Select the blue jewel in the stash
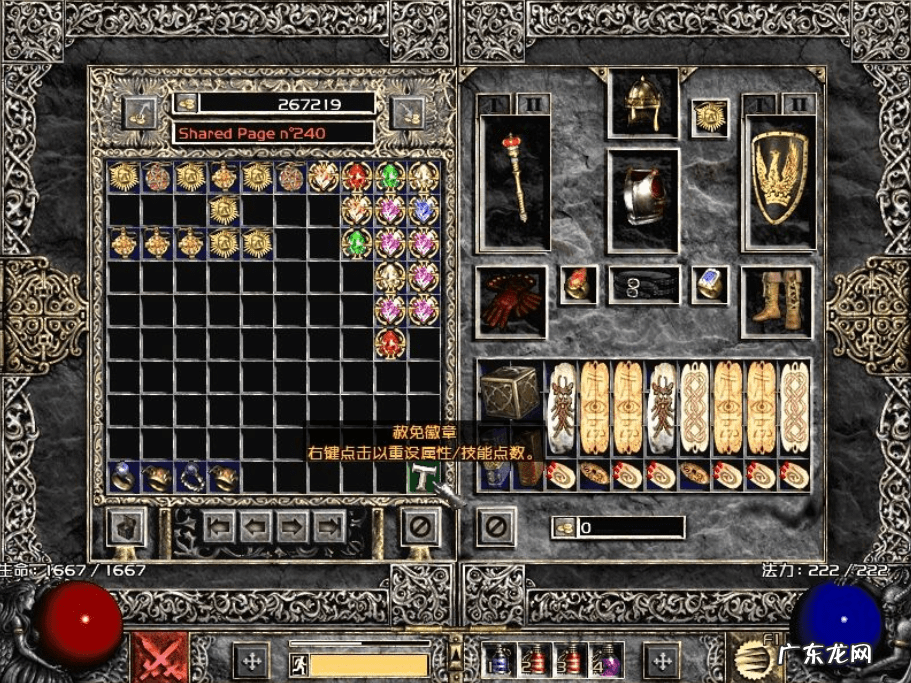This screenshot has width=911, height=683. [423, 210]
